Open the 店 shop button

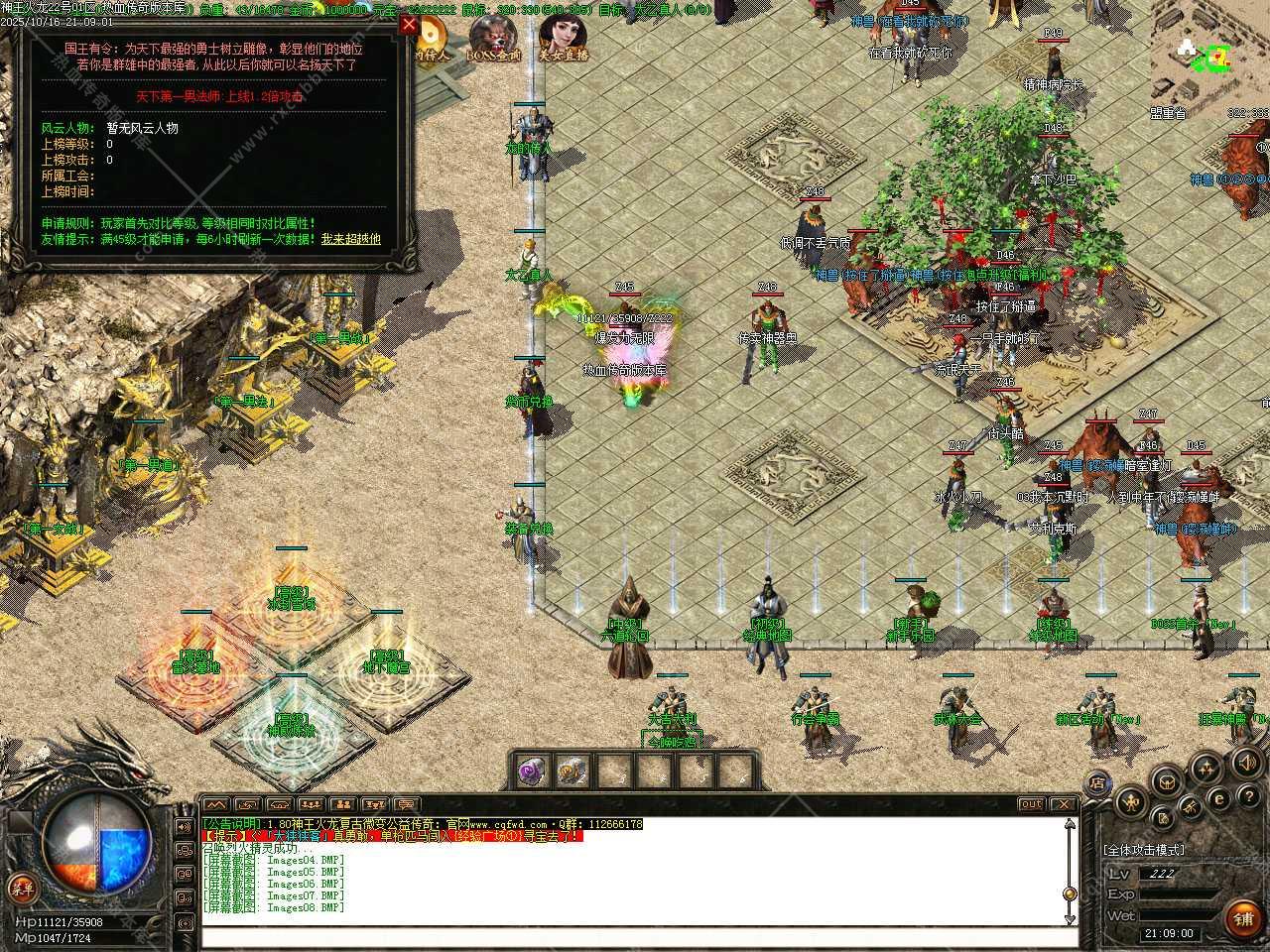[x=1097, y=783]
